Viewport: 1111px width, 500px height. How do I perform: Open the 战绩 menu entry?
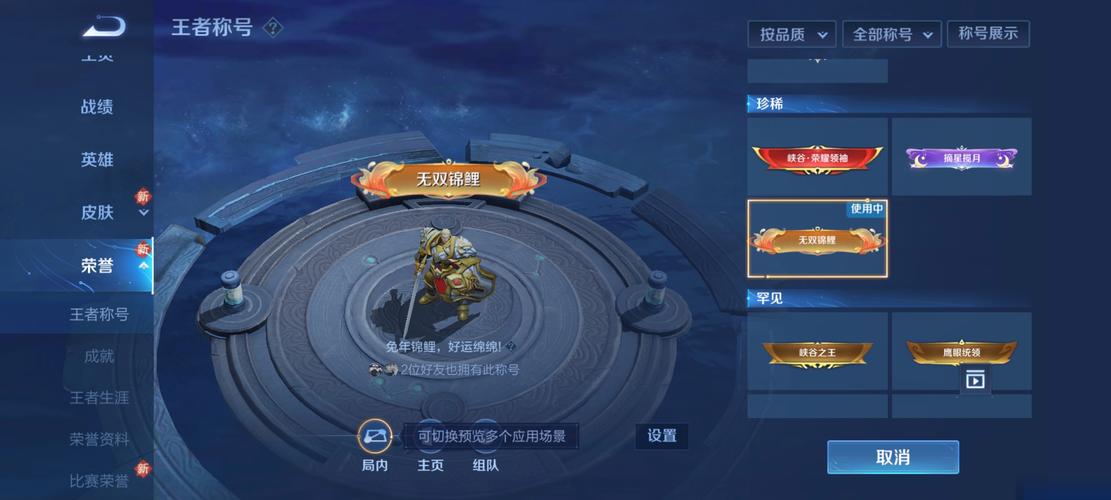point(97,107)
